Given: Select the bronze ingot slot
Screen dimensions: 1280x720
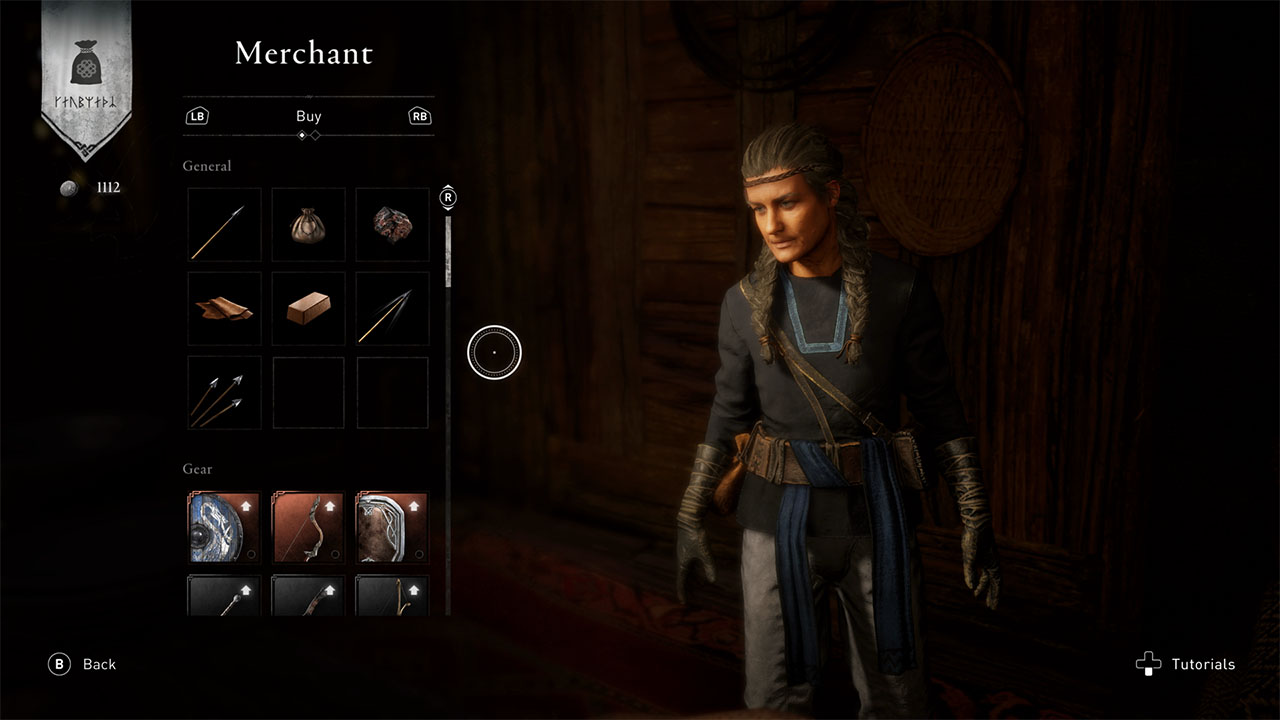Looking at the screenshot, I should 309,309.
